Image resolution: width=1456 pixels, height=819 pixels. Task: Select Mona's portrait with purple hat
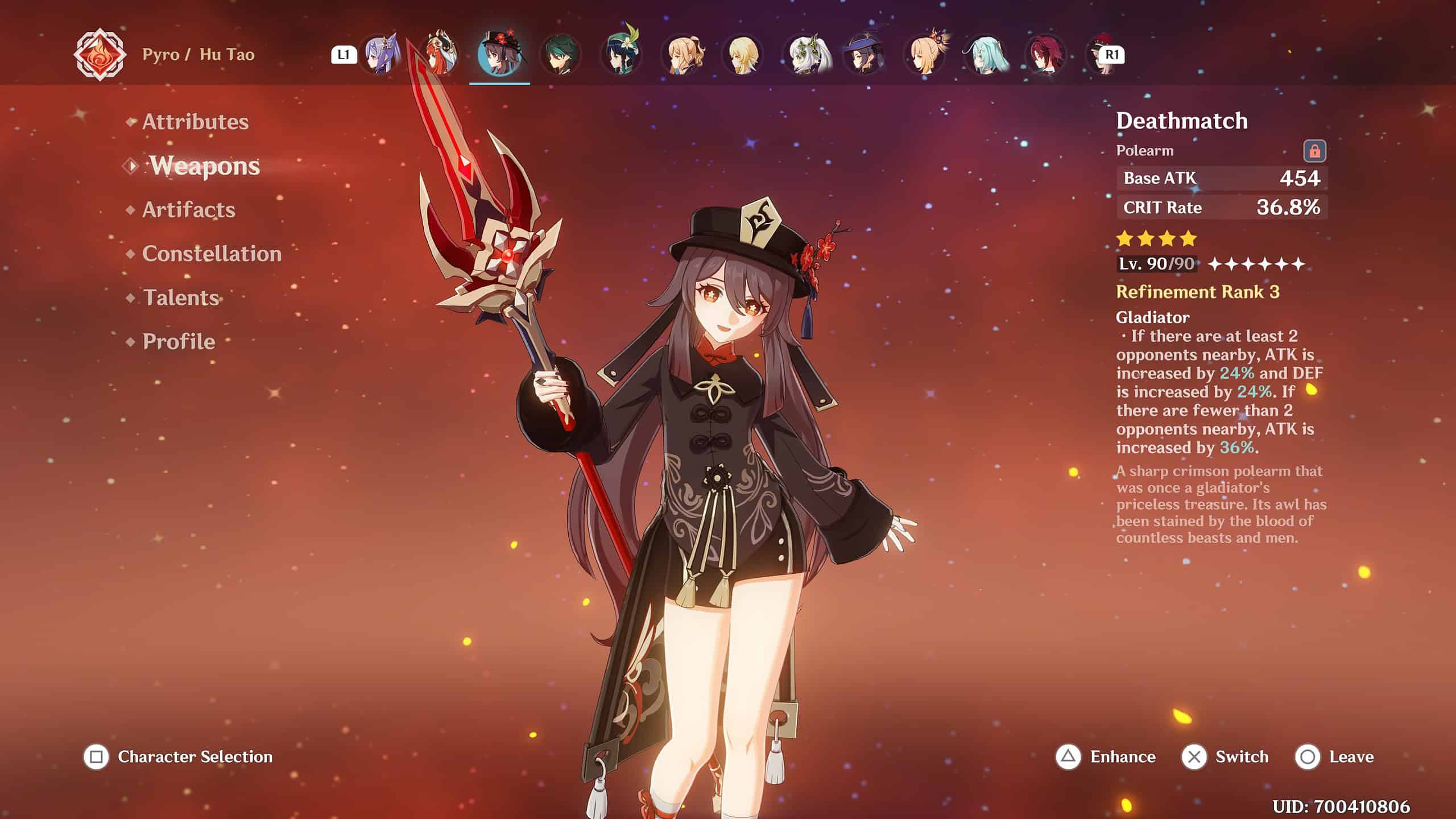(x=864, y=55)
